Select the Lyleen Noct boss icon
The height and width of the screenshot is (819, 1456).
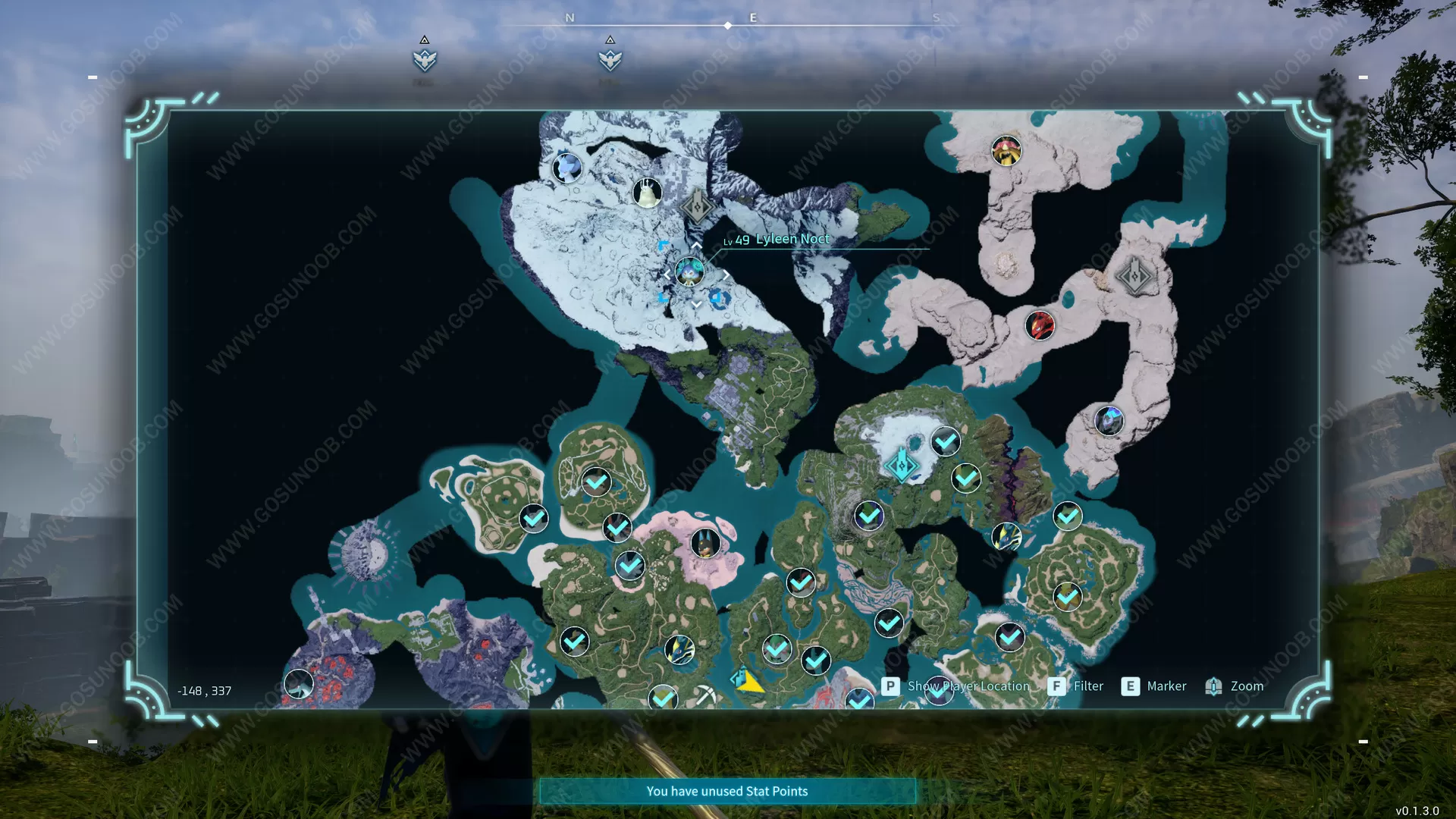pyautogui.click(x=690, y=271)
